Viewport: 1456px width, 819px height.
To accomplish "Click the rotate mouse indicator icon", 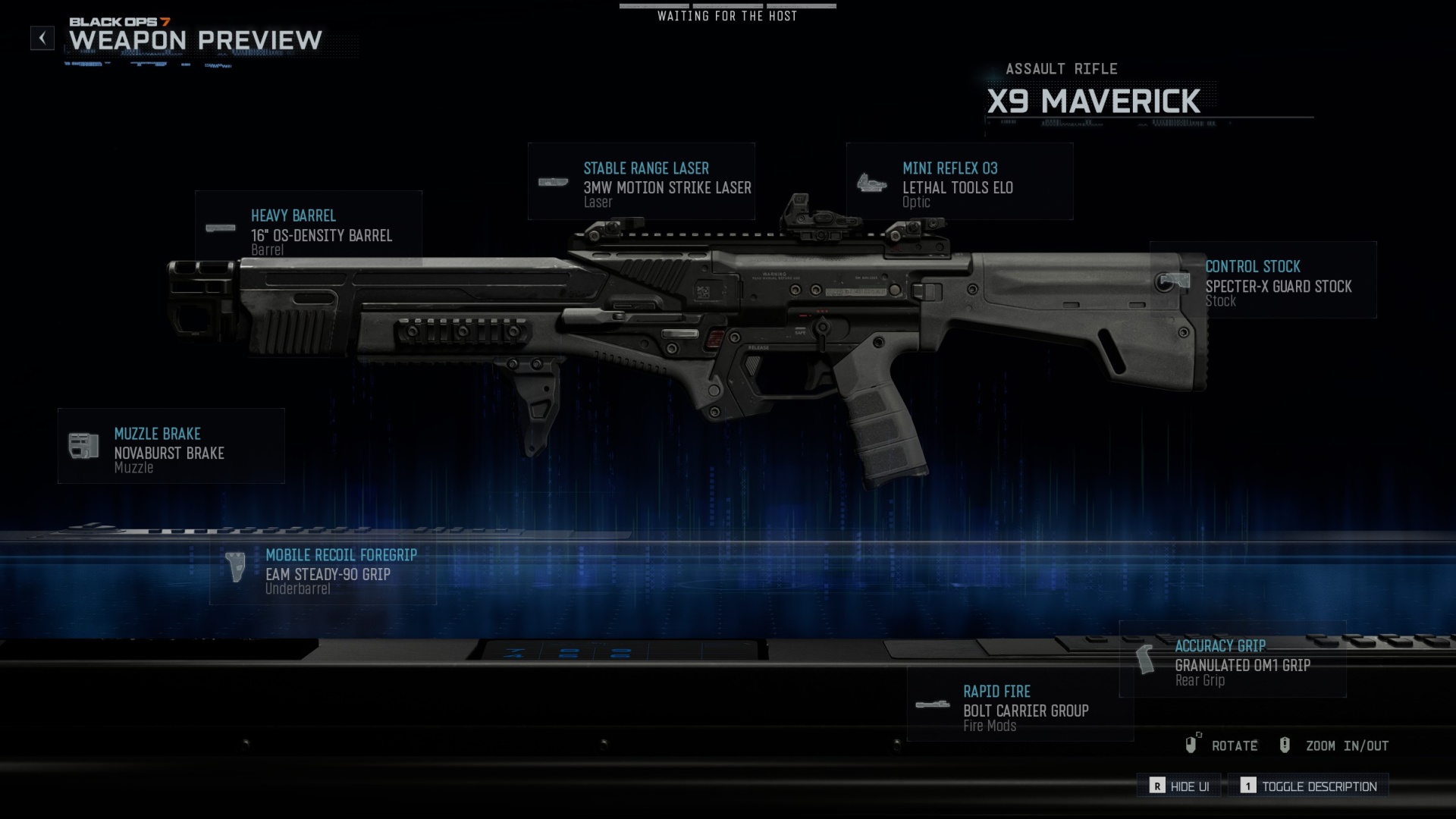I will click(1193, 745).
